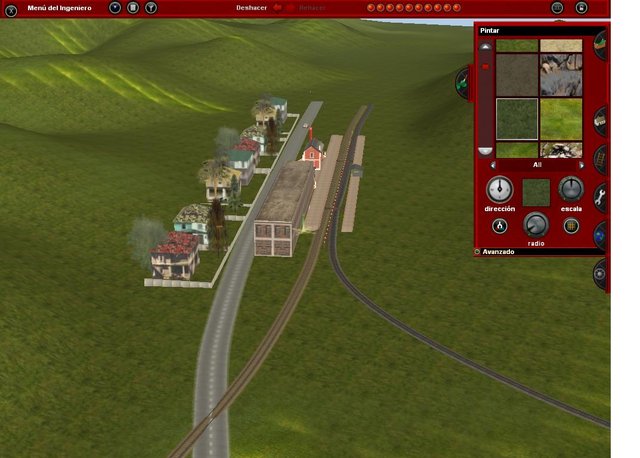640x458 pixels.
Task: Click the filter funnel icon in top bar
Action: [x=151, y=8]
